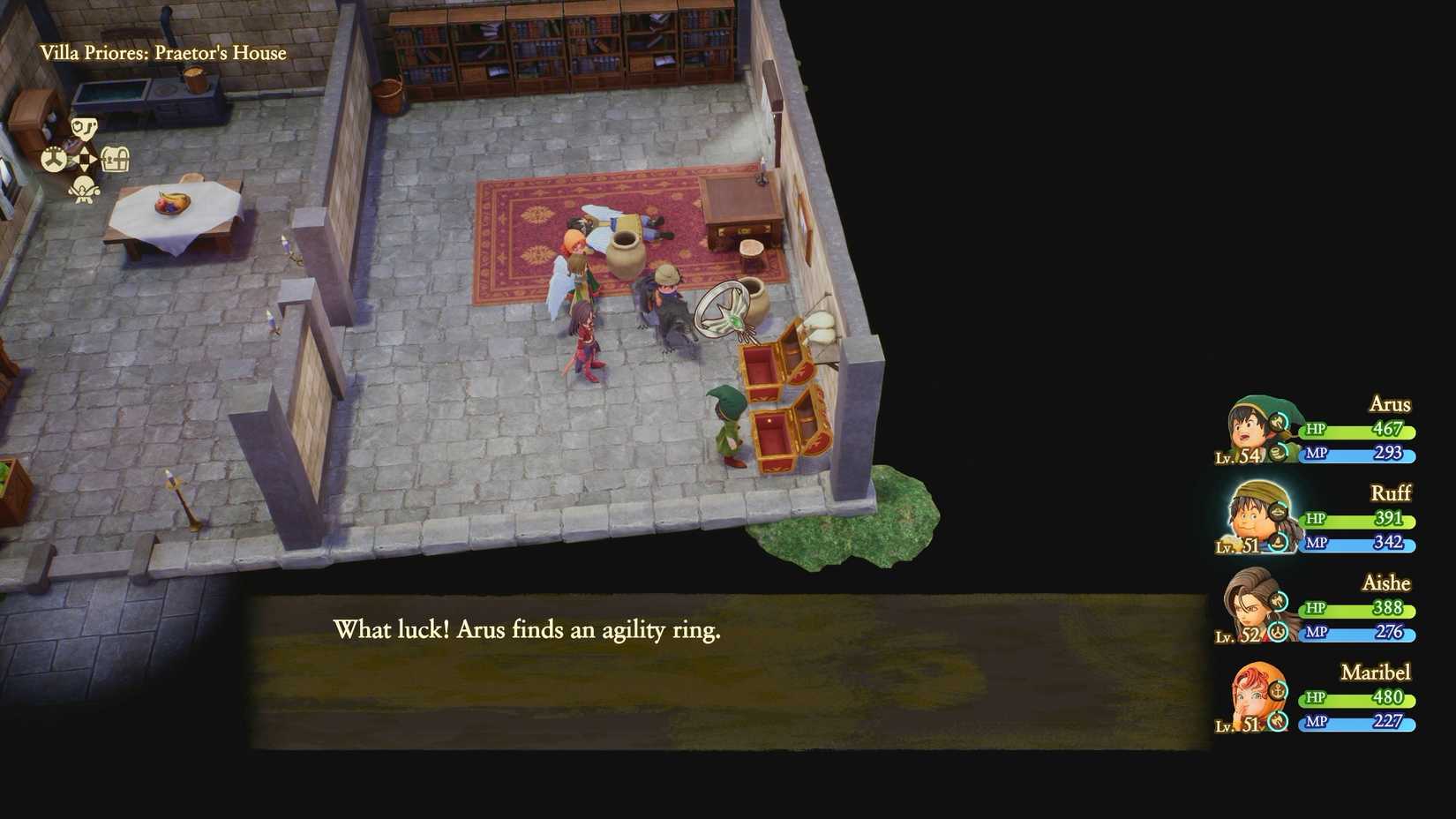Click the ship wheel badge beside Aishe's MP bar
The image size is (1456, 819).
tap(1277, 631)
